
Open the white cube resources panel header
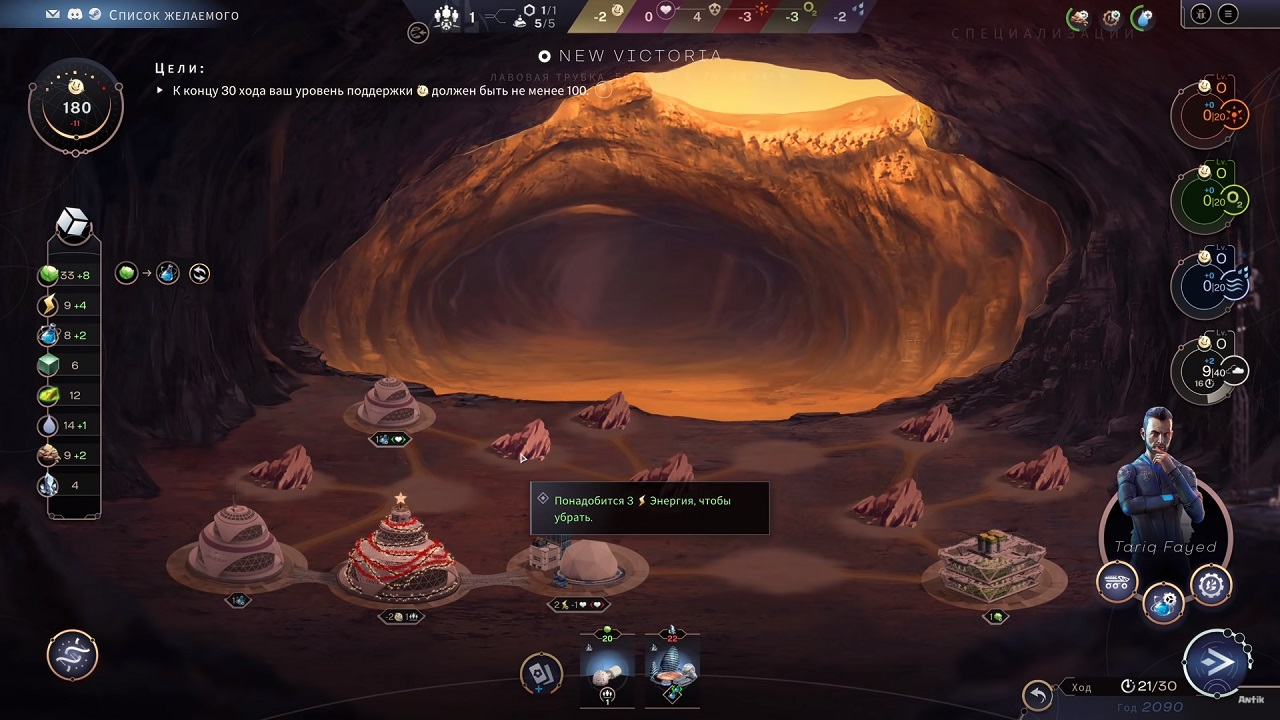[x=75, y=225]
